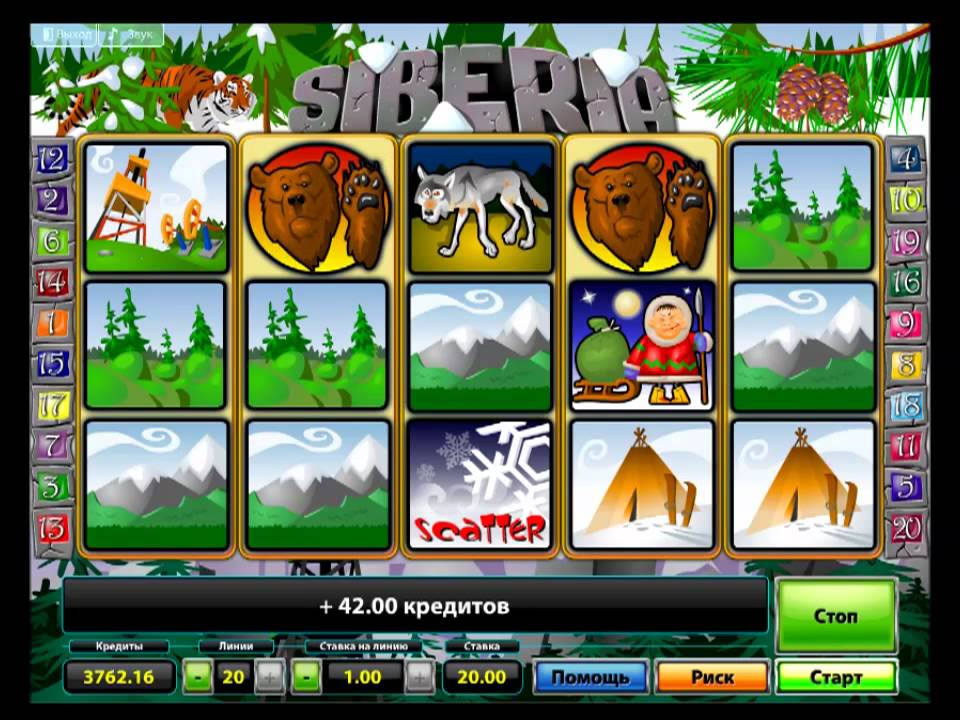Select payline number 13 marker
The width and height of the screenshot is (960, 720).
tap(52, 525)
